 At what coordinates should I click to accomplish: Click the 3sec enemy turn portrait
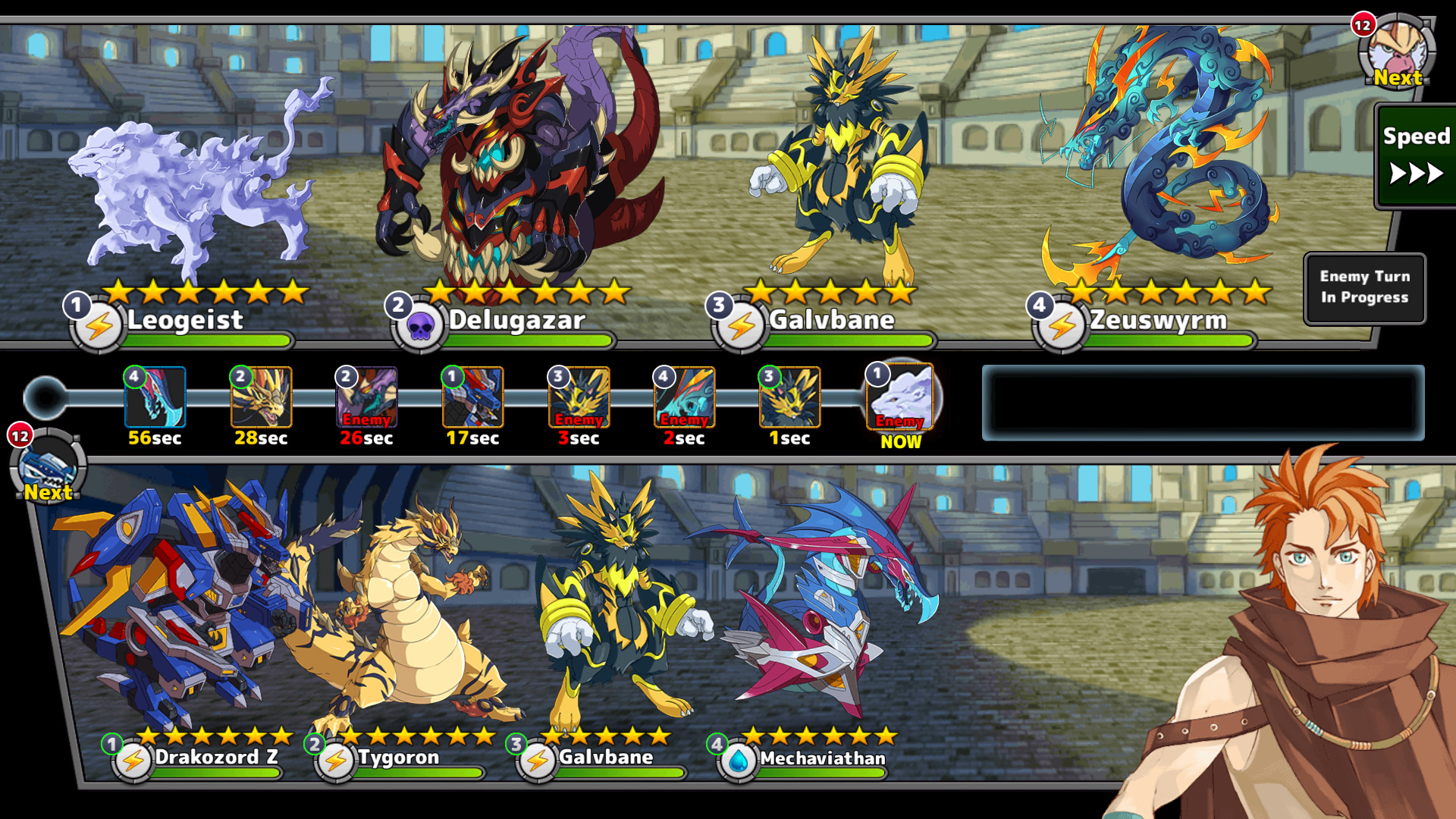pos(579,397)
